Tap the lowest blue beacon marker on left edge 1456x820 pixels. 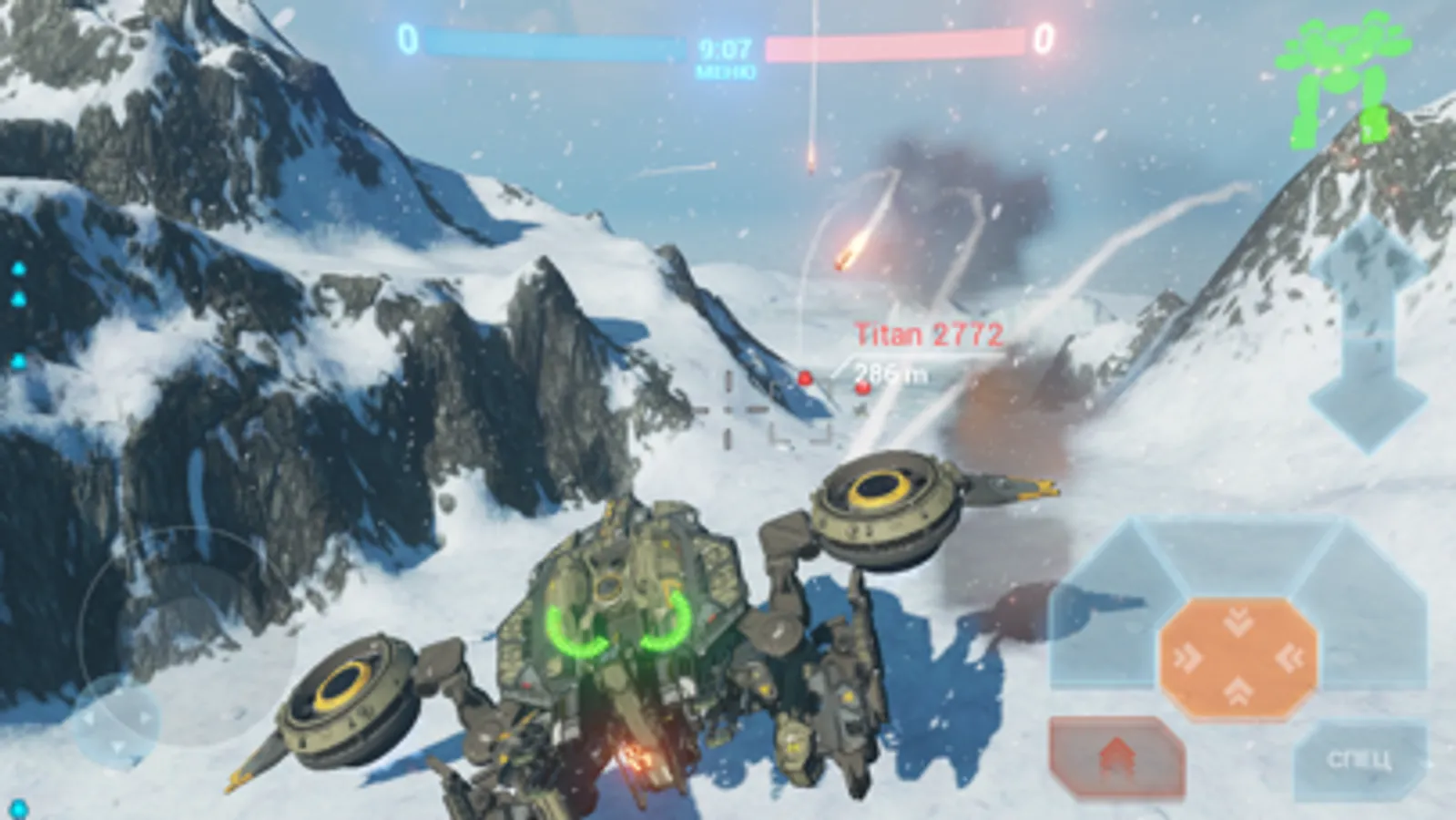(x=18, y=360)
